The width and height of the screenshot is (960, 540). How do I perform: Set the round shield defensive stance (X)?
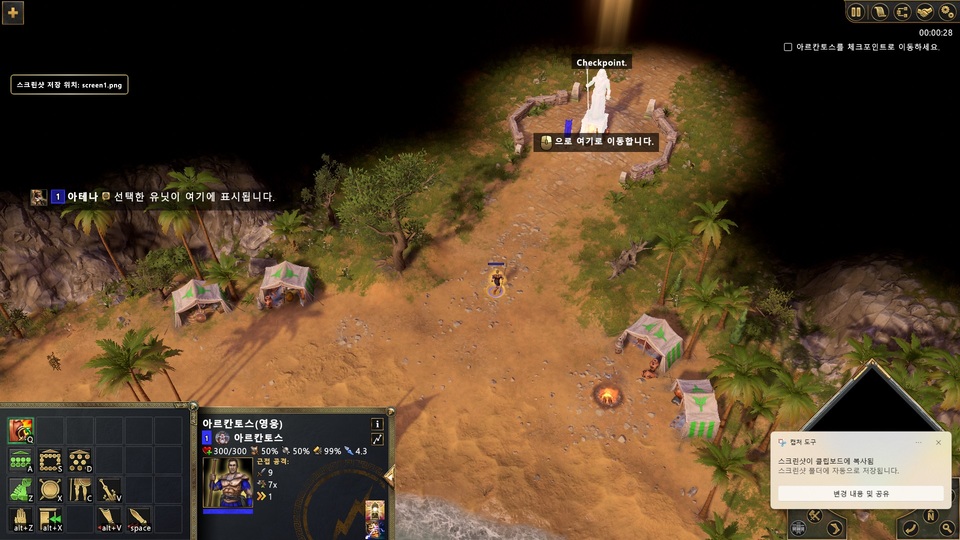[x=51, y=490]
